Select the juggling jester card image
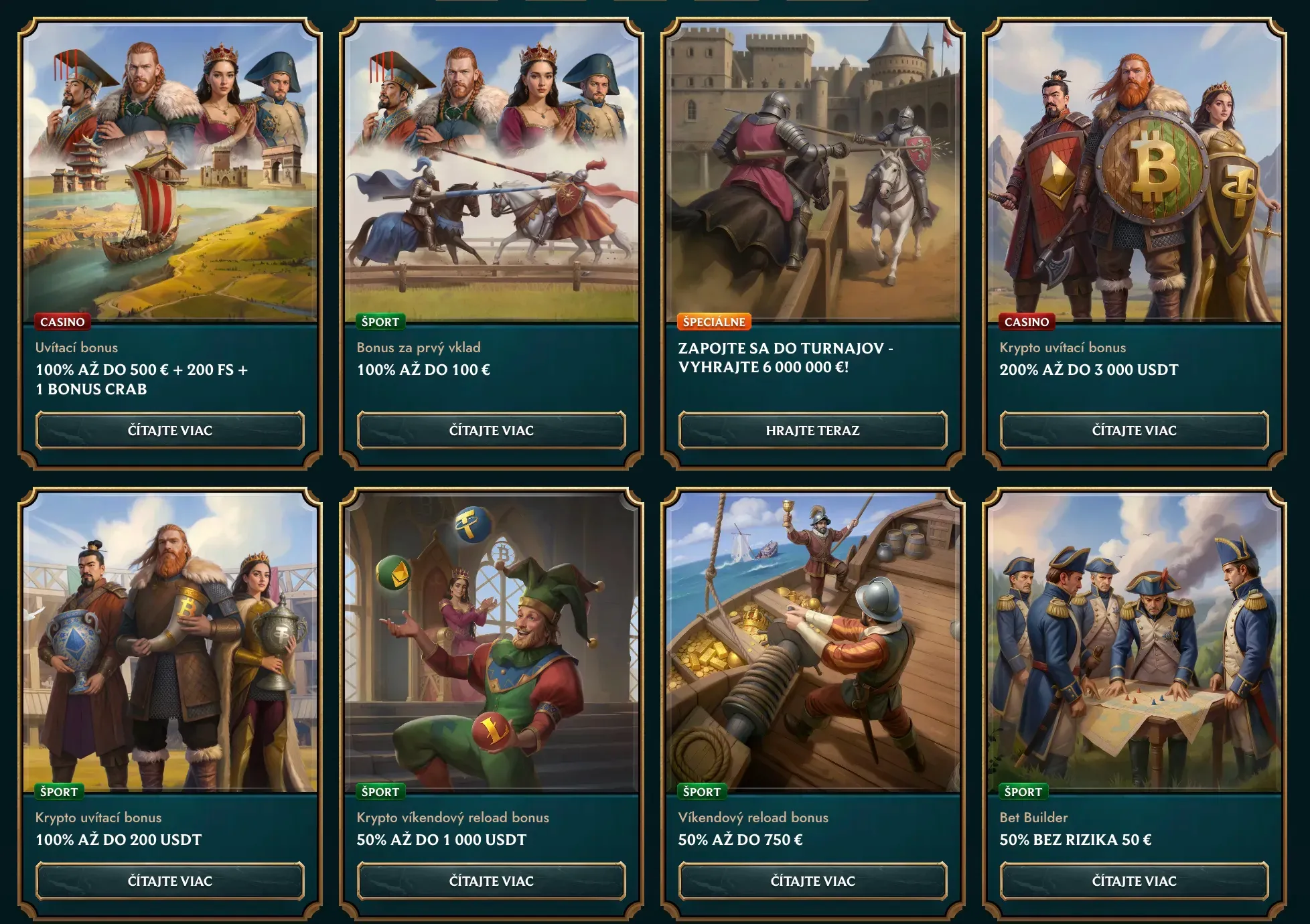Viewport: 1310px width, 924px height. click(492, 643)
